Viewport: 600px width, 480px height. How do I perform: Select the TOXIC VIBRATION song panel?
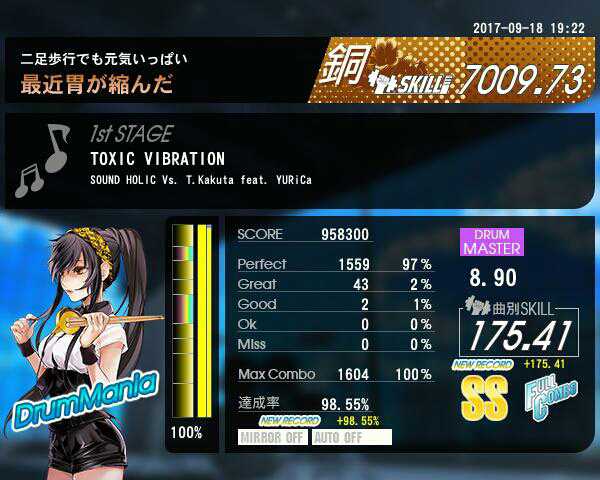click(300, 160)
